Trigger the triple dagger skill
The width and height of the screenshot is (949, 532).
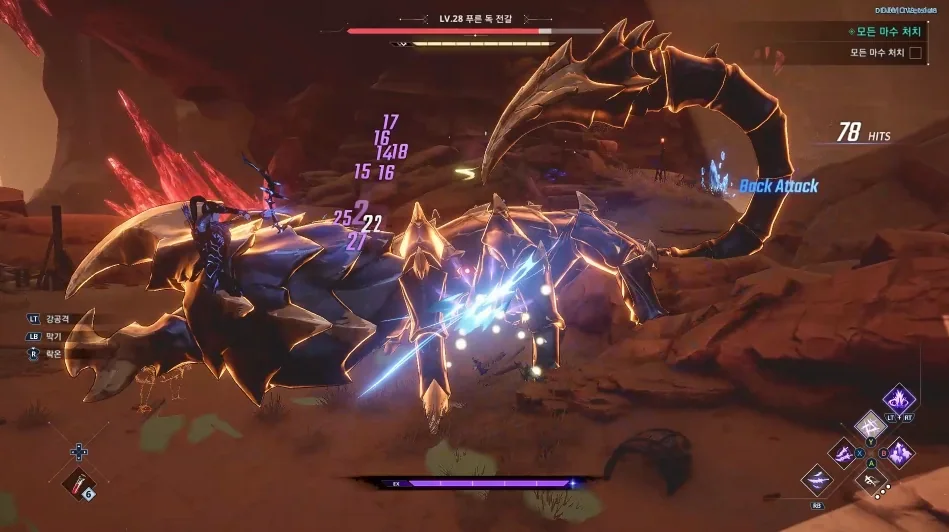(x=843, y=454)
